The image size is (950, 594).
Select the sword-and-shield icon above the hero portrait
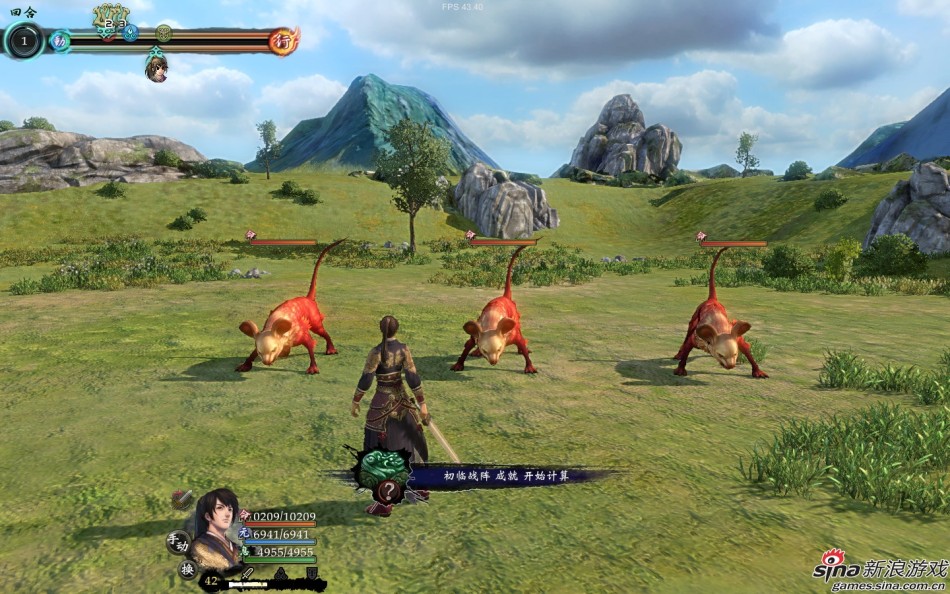pyautogui.click(x=182, y=499)
